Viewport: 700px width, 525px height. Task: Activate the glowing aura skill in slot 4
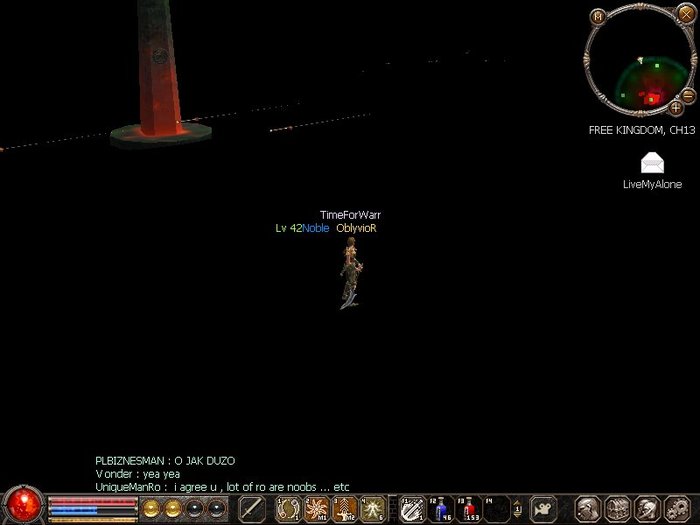372,508
